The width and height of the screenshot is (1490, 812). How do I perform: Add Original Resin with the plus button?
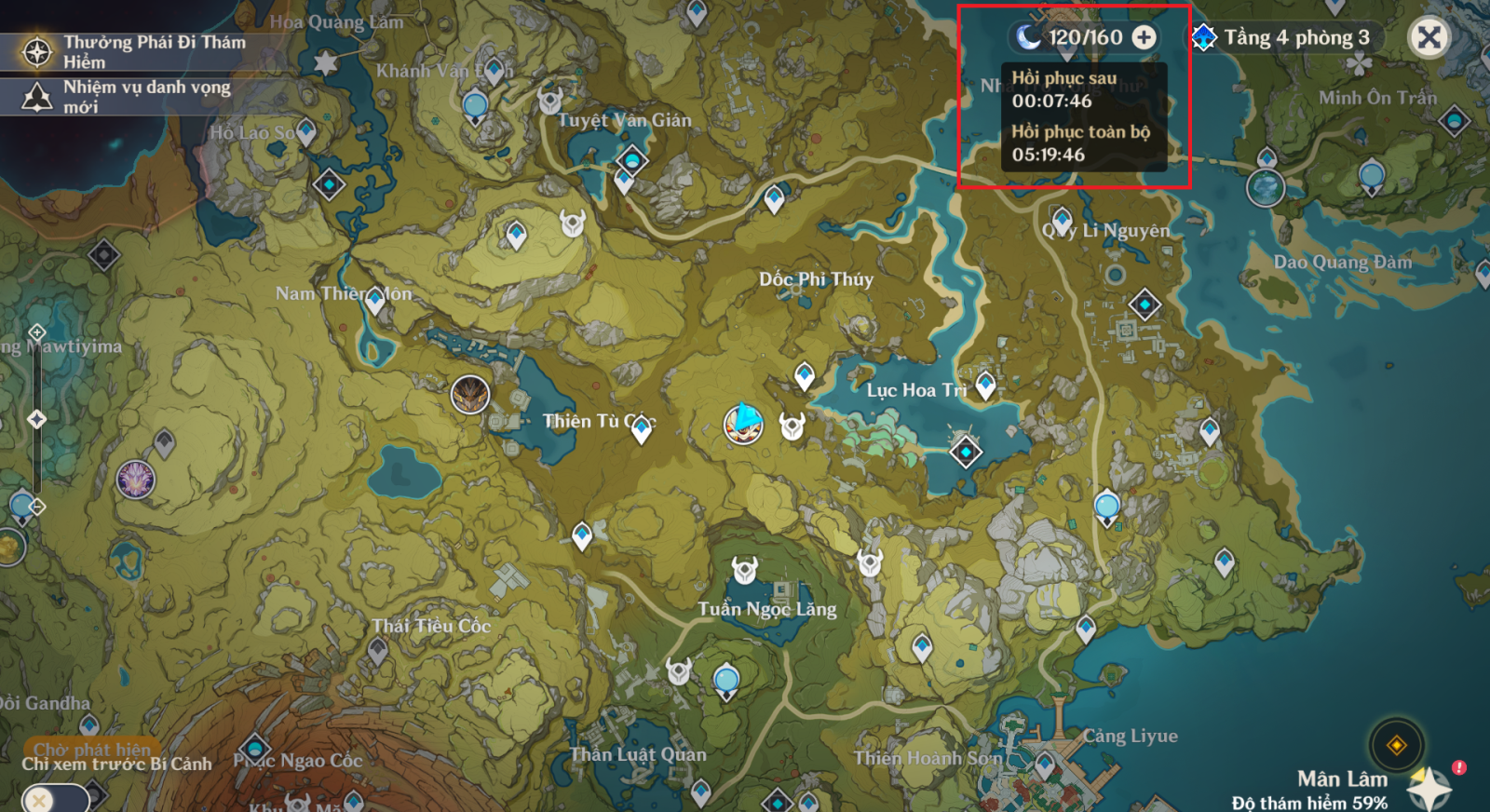tap(1144, 37)
